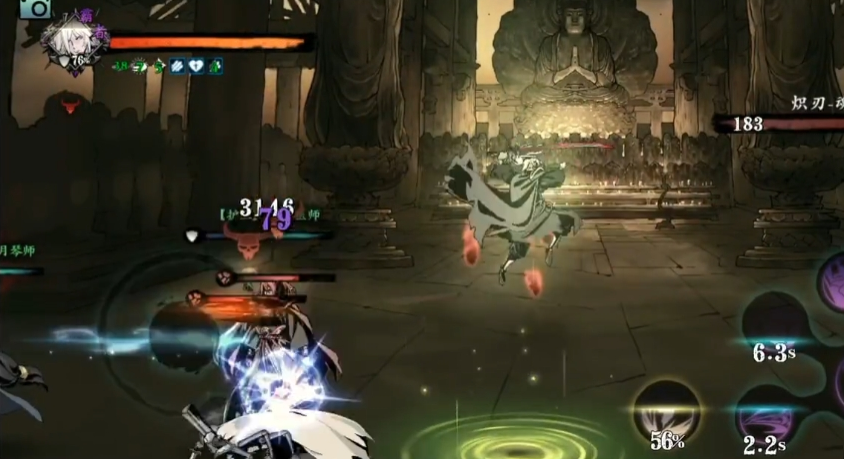Tap the camera screenshot icon
This screenshot has height=459, width=844.
[36, 8]
